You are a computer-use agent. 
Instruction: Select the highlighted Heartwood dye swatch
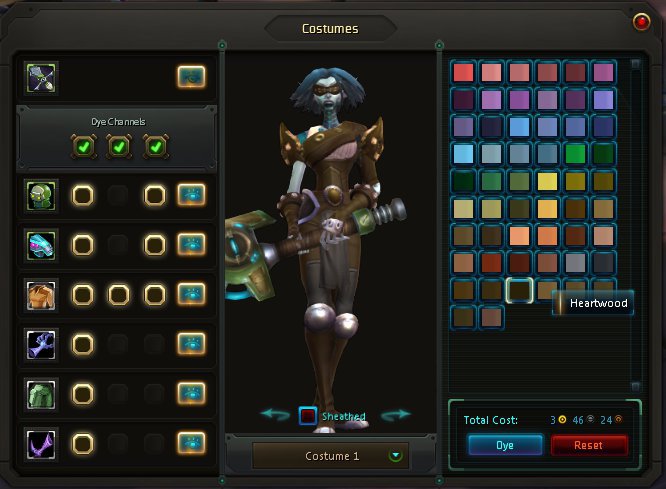[518, 290]
